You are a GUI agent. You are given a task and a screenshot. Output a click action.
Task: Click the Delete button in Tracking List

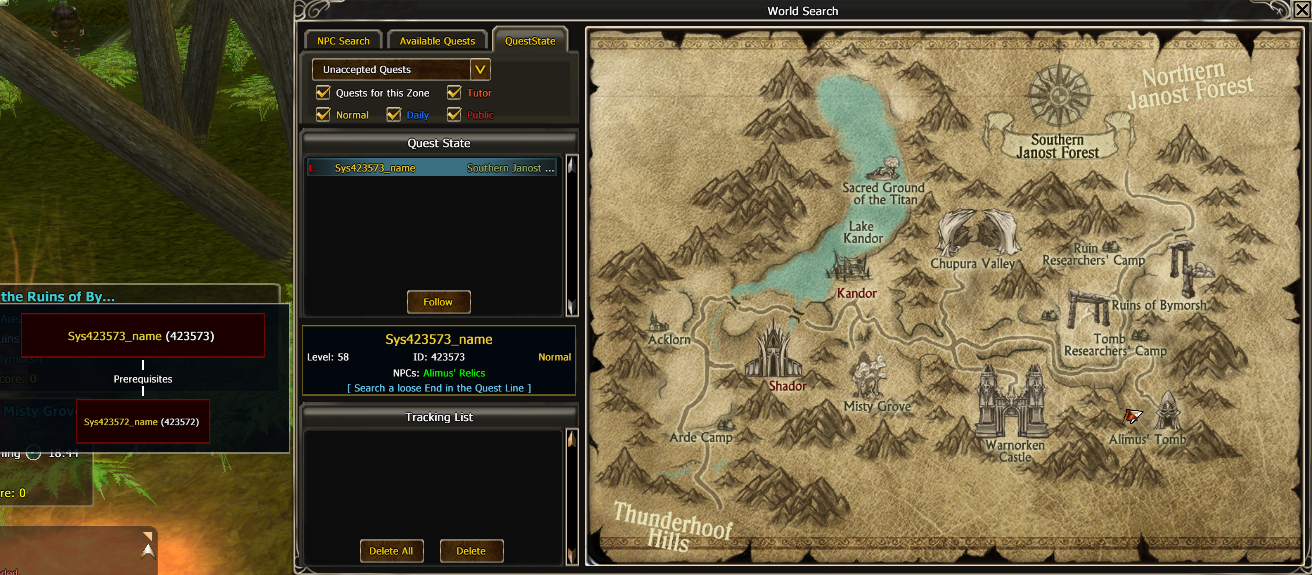(x=471, y=551)
